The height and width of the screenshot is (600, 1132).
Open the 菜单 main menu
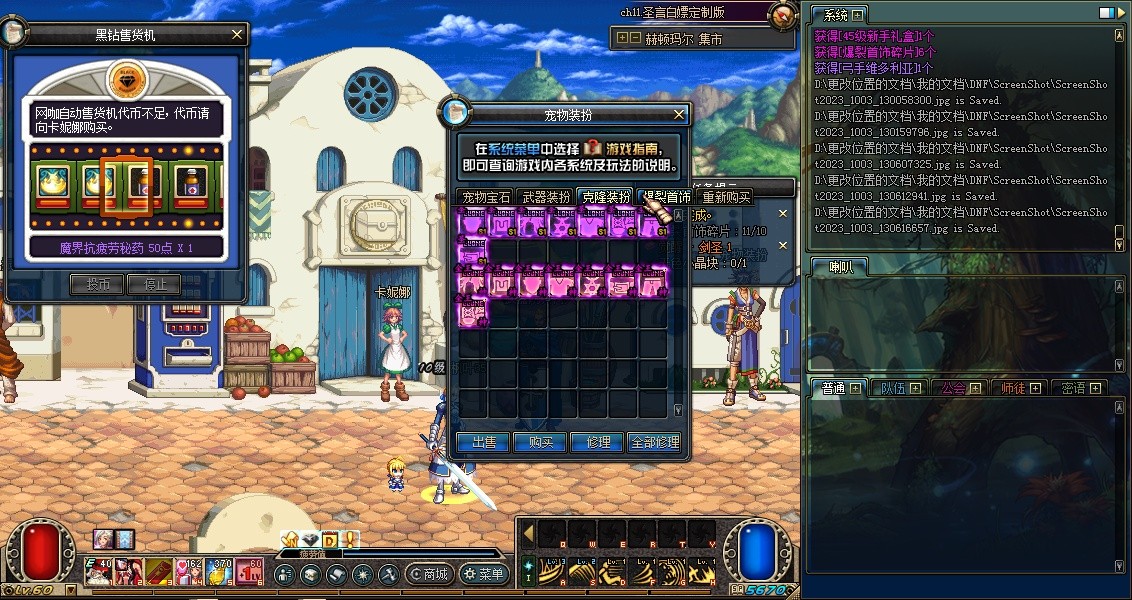click(x=484, y=575)
